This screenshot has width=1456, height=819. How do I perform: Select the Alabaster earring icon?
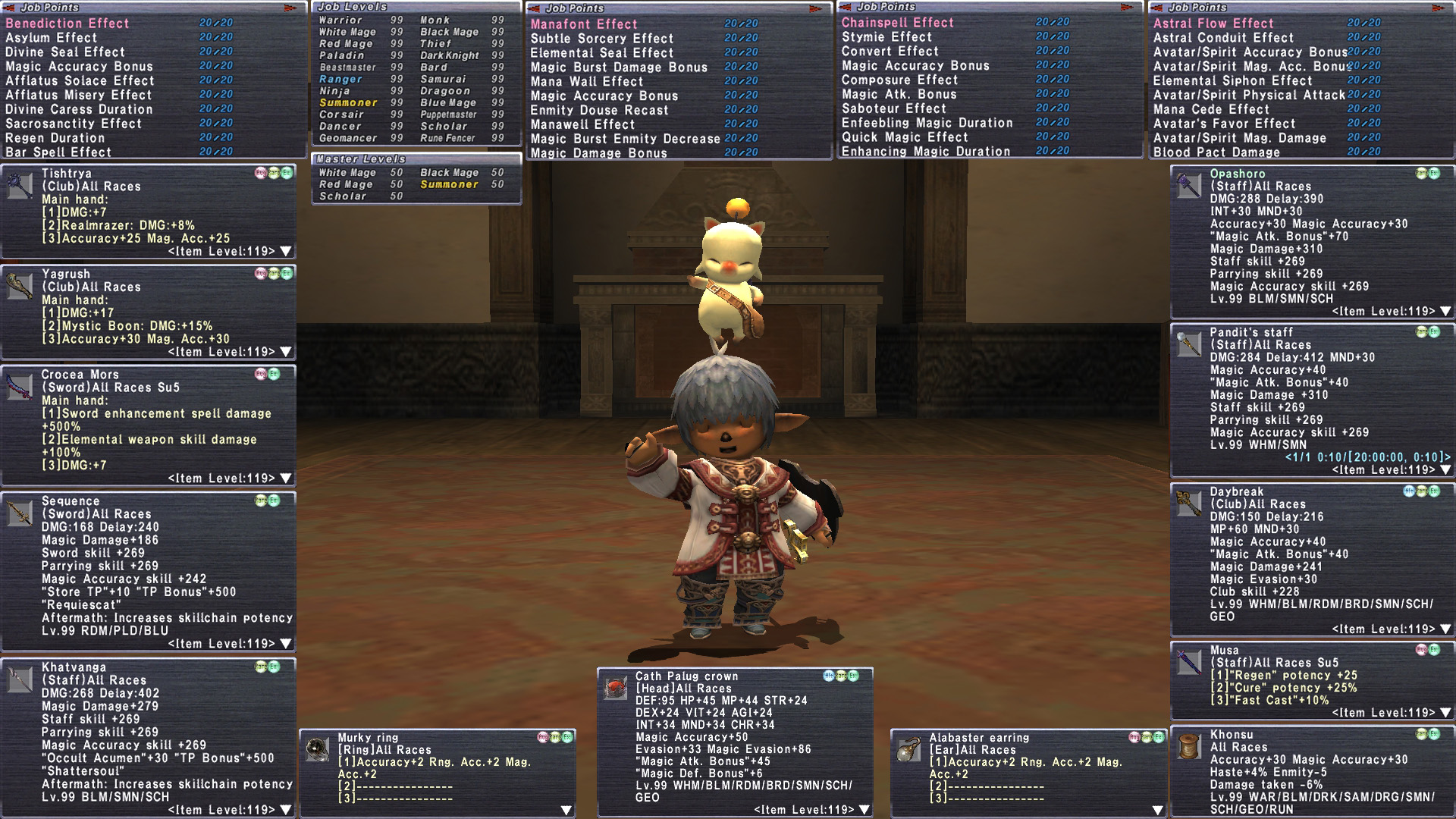pyautogui.click(x=908, y=749)
